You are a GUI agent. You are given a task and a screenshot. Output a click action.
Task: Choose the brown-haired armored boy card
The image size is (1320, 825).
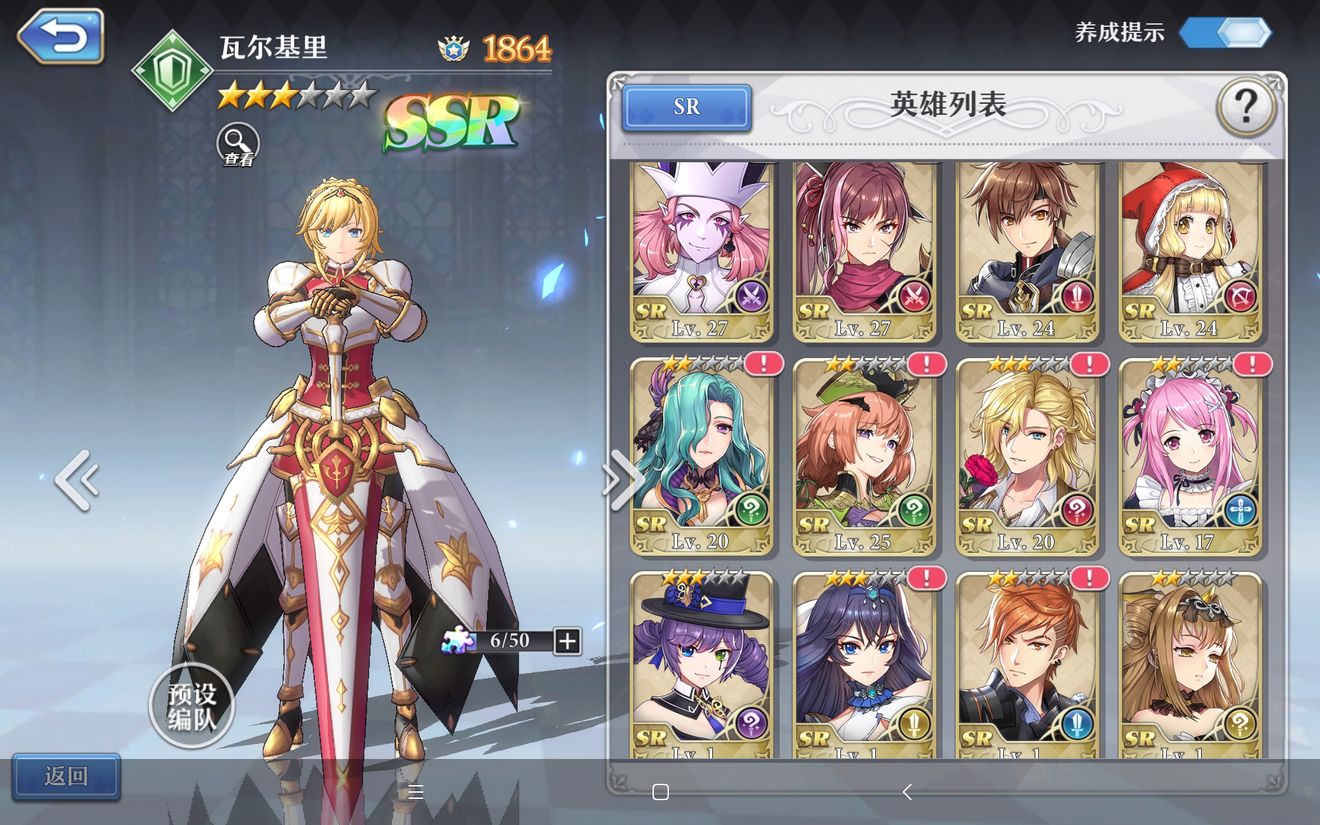(1027, 250)
